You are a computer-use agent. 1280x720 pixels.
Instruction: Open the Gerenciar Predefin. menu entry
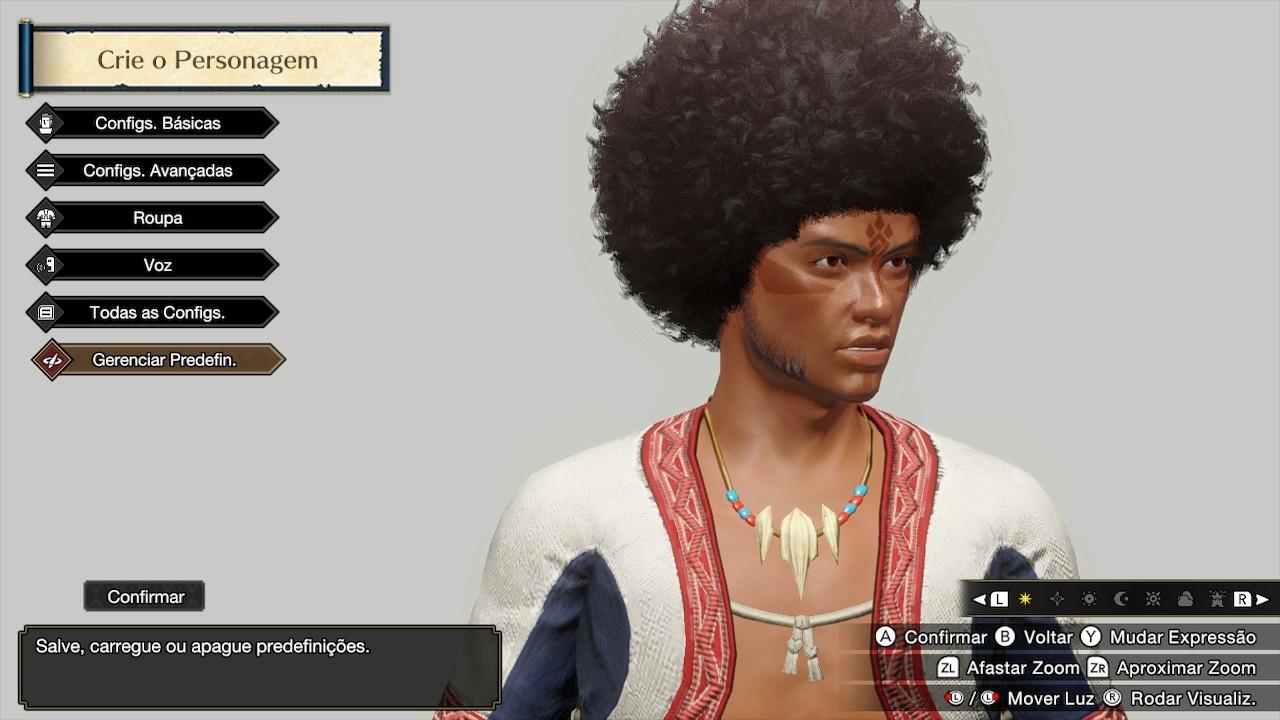coord(157,359)
